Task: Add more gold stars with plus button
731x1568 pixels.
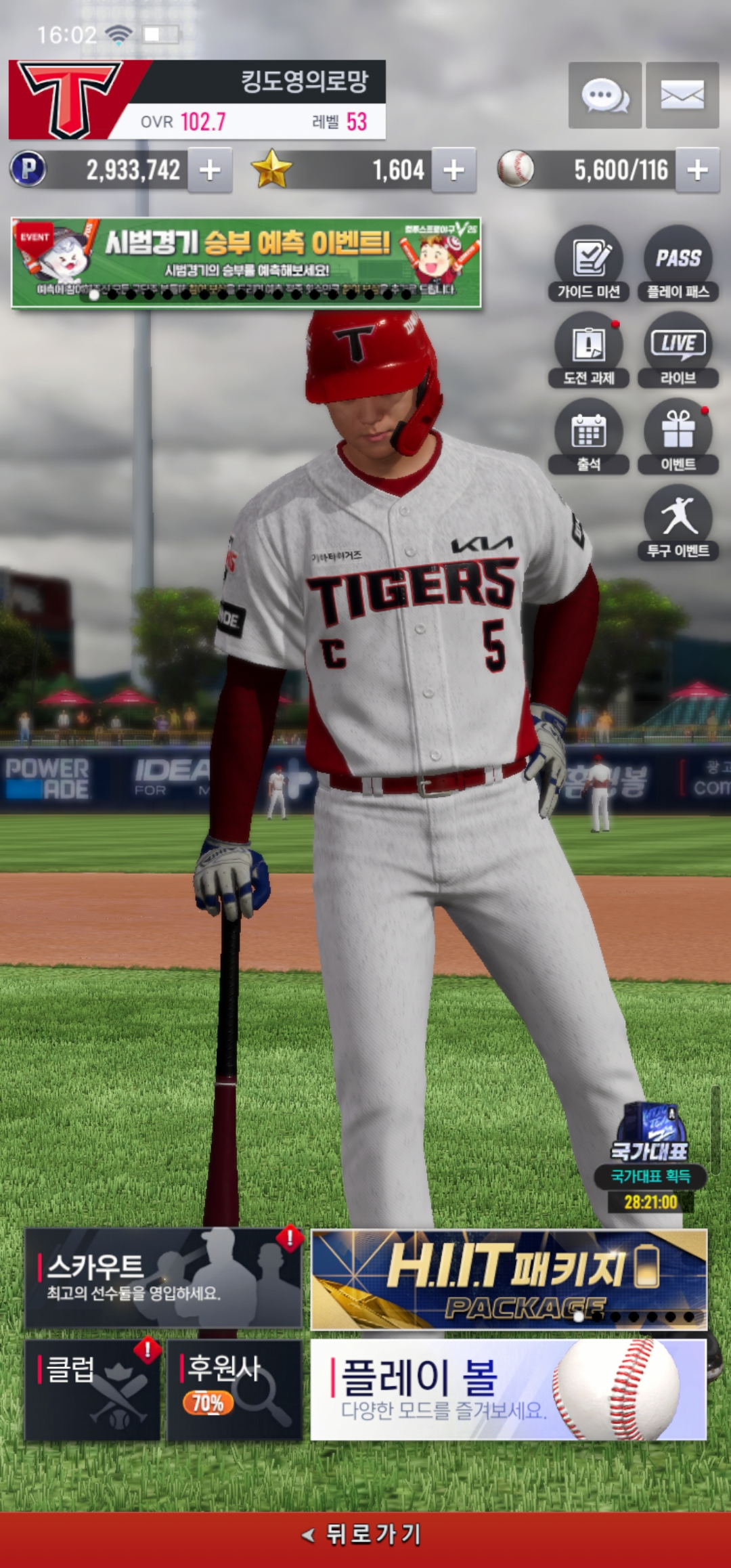Action: [453, 170]
